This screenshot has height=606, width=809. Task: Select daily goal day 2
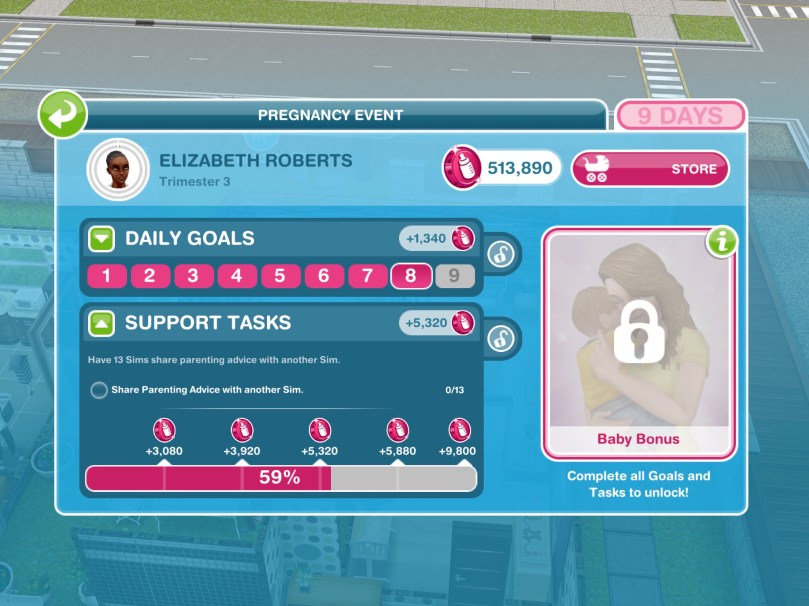click(x=150, y=276)
